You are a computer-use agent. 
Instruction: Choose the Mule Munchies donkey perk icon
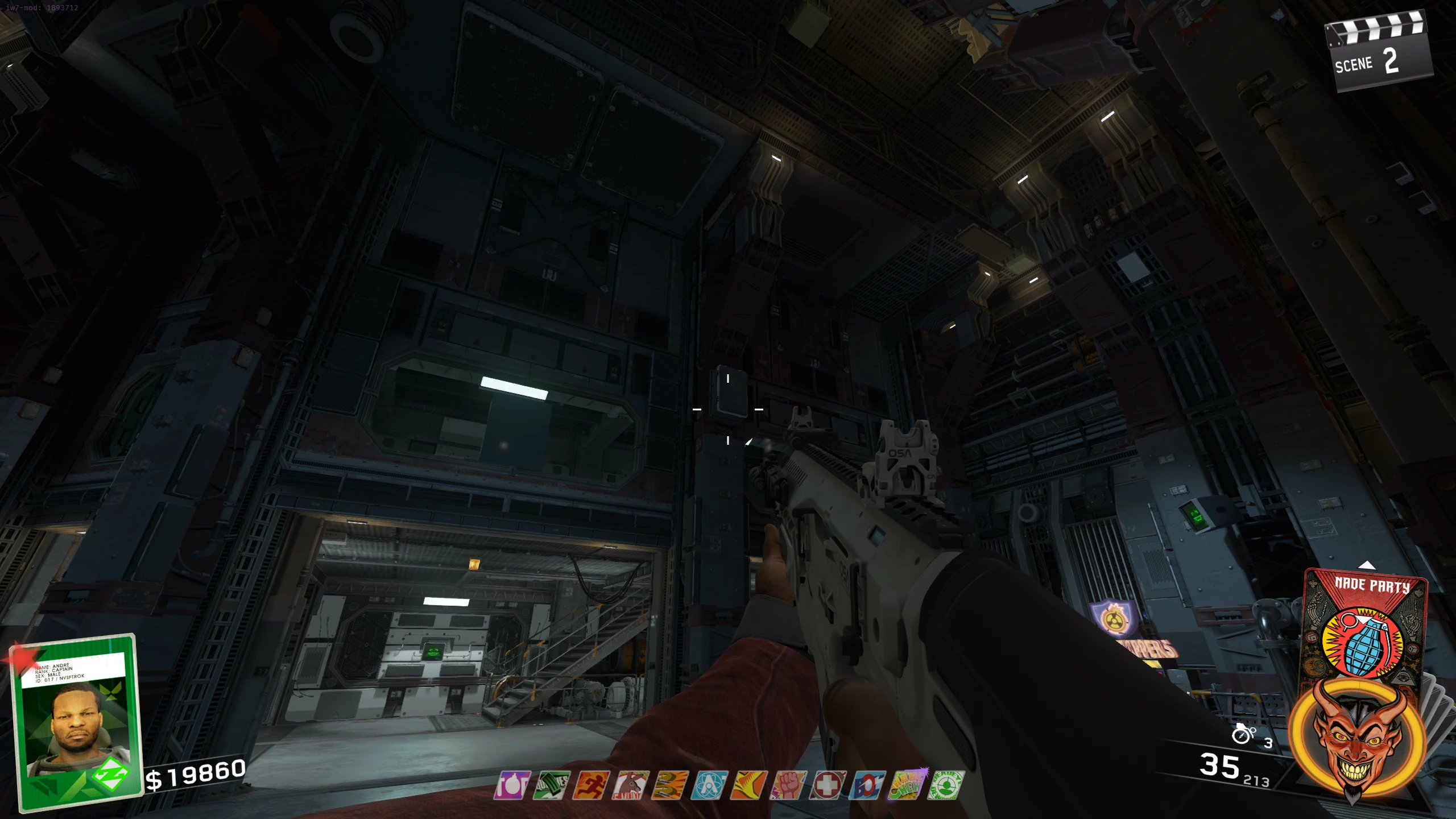click(x=630, y=785)
